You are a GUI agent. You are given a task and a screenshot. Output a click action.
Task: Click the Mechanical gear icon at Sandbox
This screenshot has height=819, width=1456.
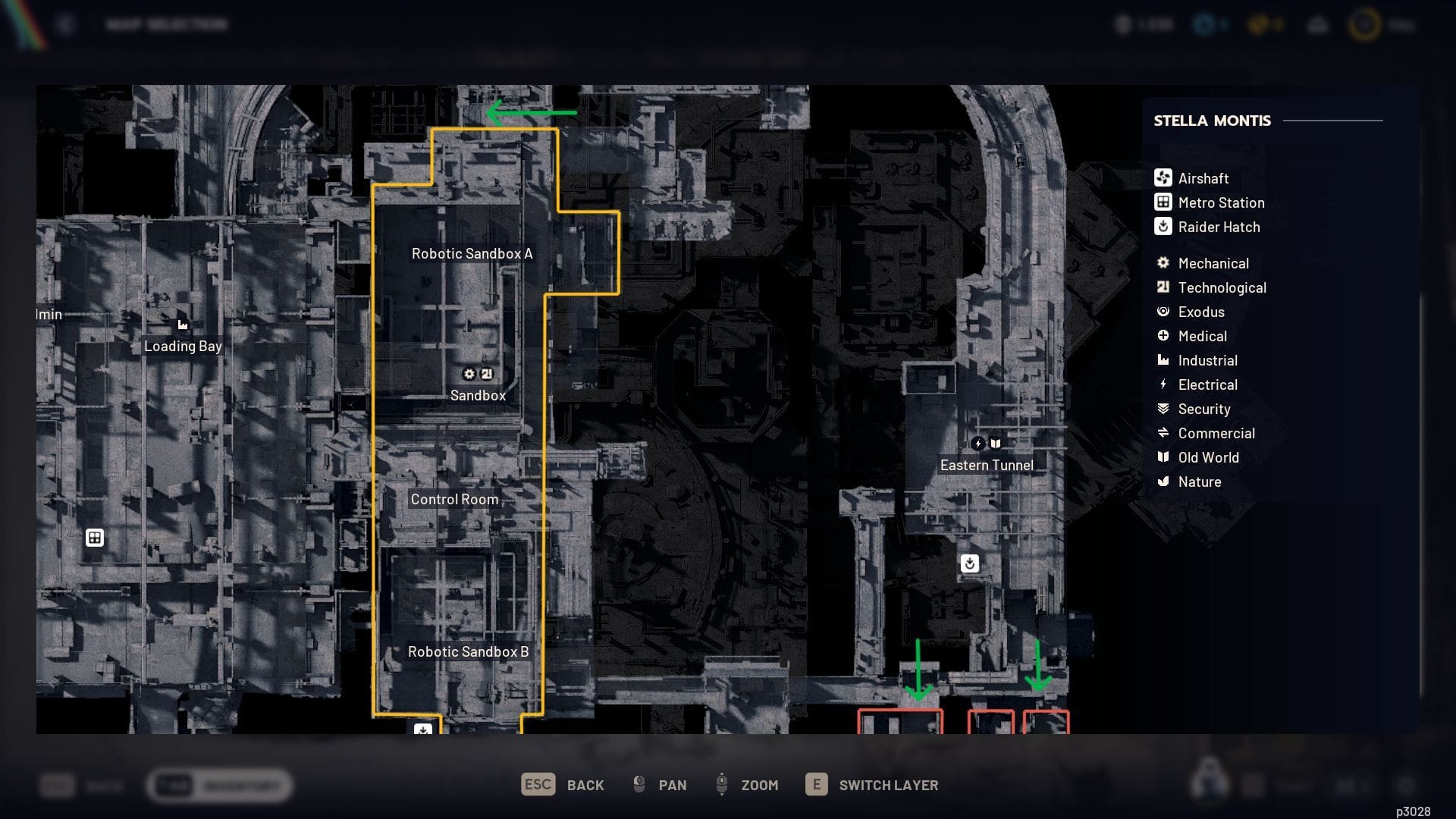point(469,374)
